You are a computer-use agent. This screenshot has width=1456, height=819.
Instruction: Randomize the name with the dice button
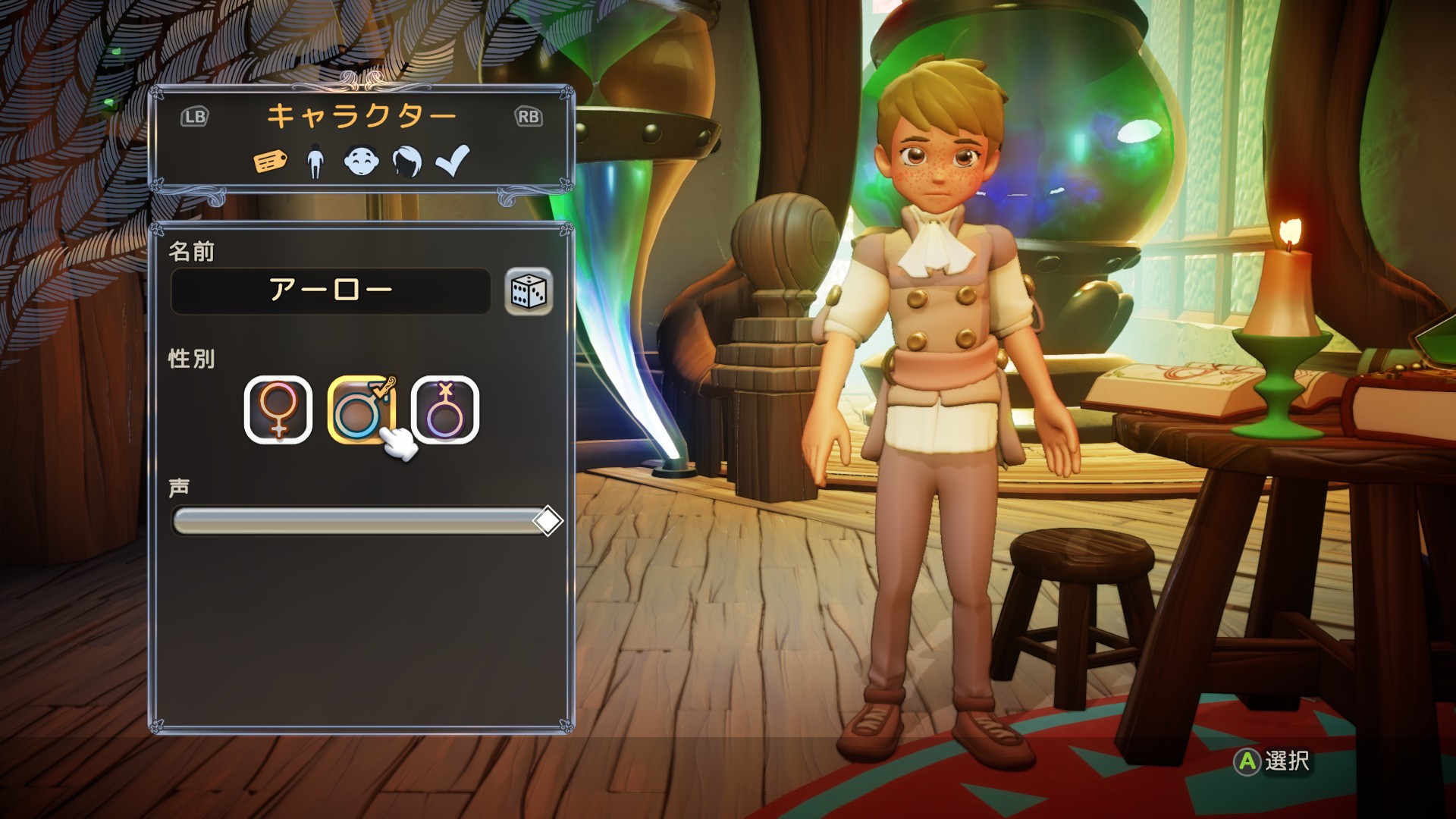pos(529,290)
